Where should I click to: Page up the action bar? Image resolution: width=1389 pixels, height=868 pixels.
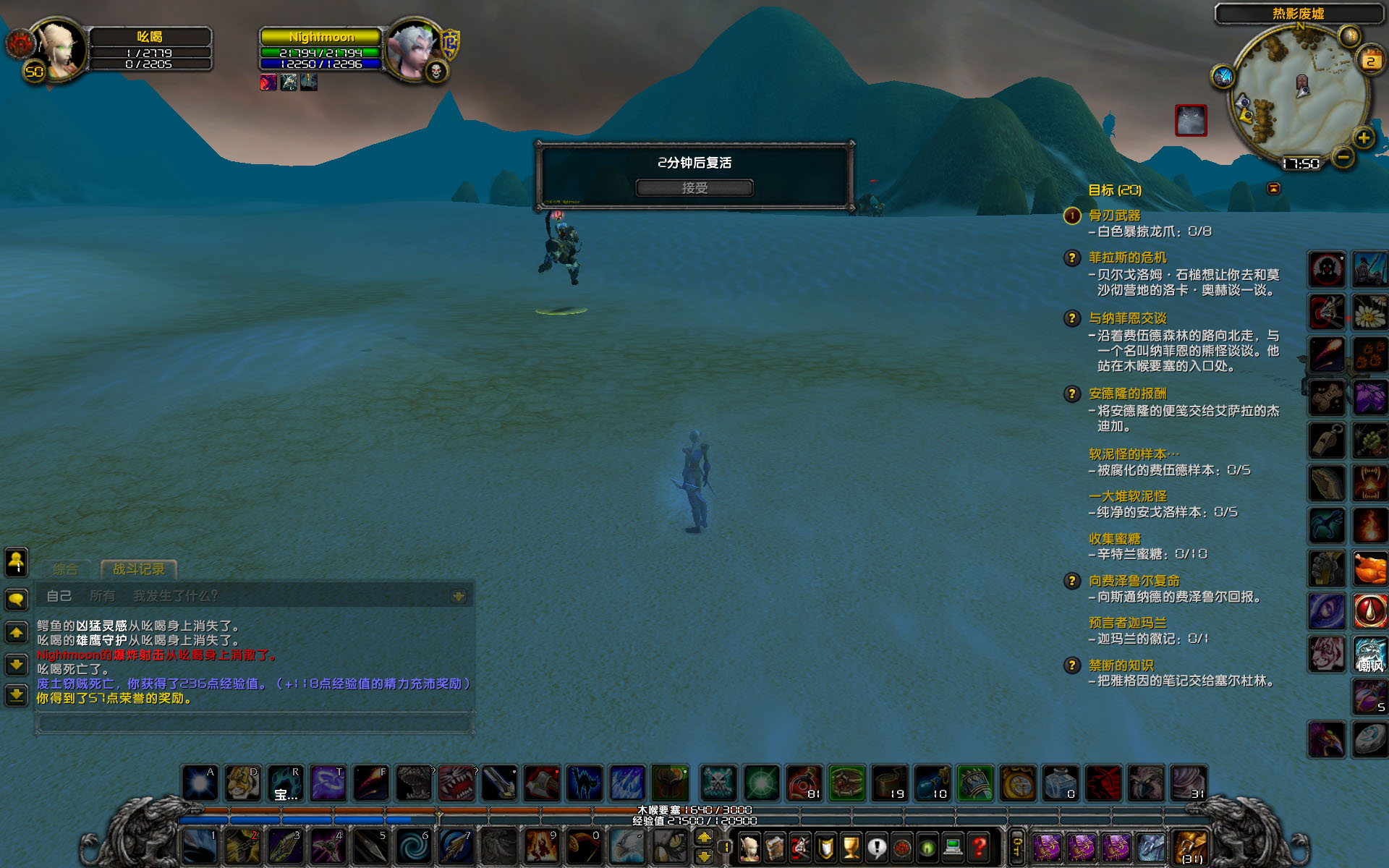pos(704,838)
